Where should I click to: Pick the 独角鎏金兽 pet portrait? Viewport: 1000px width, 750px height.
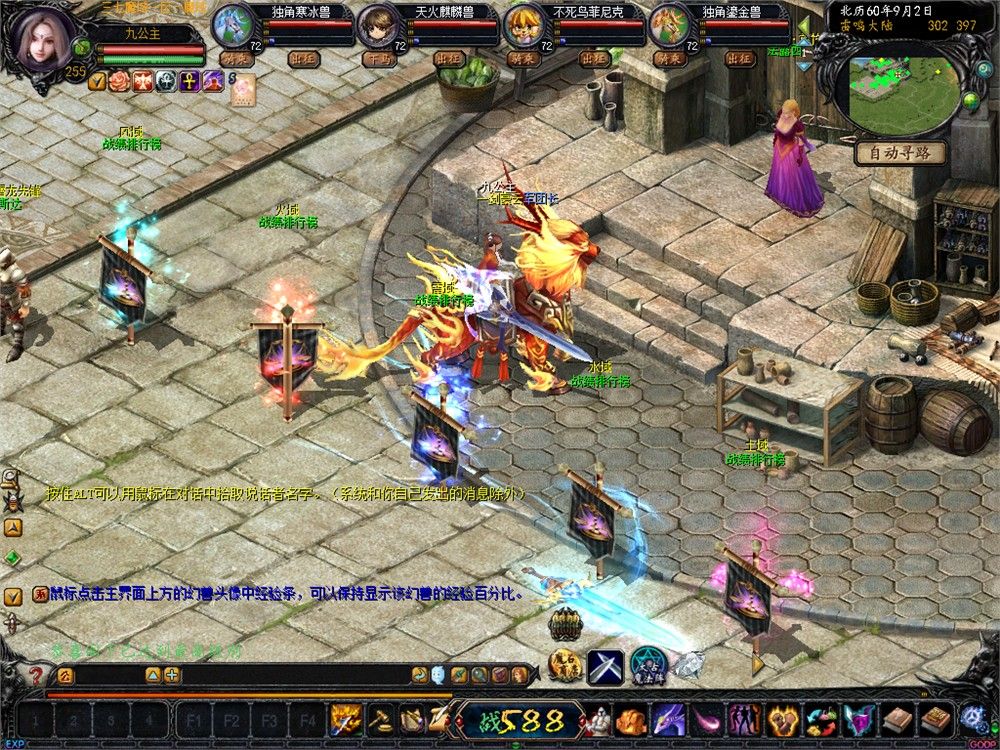(x=669, y=25)
